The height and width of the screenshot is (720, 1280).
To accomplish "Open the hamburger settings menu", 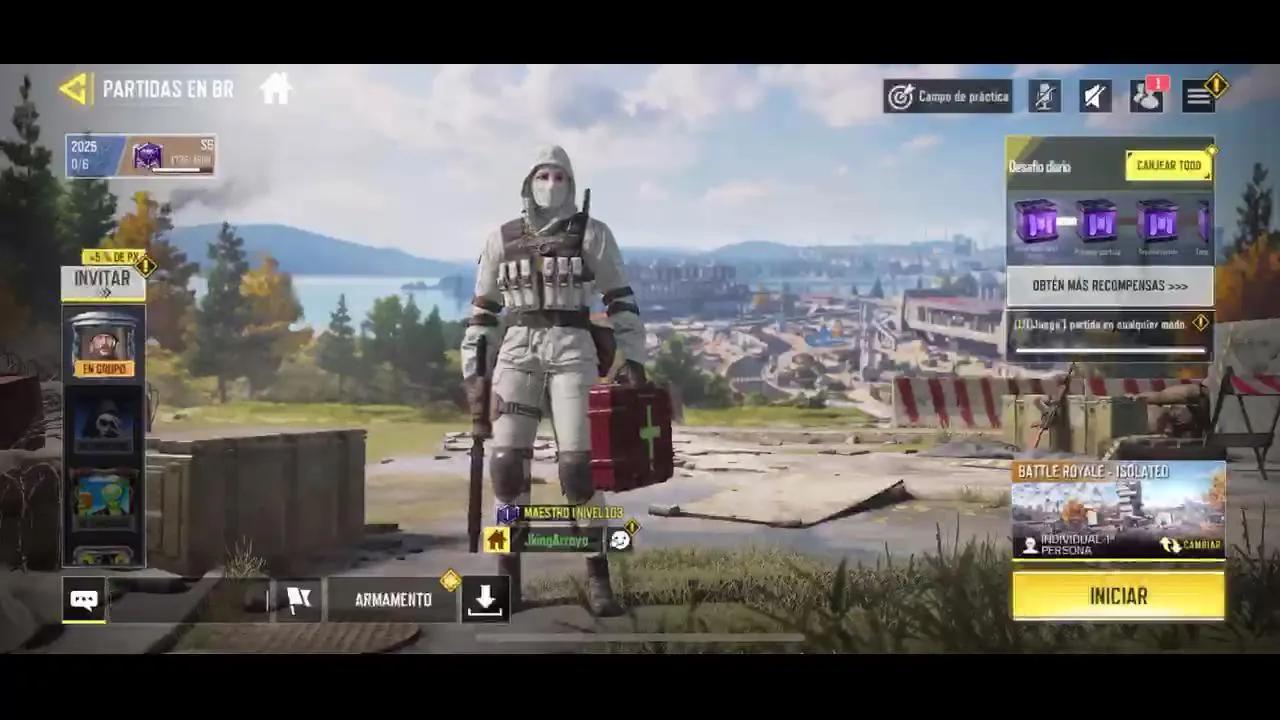I will (x=1199, y=96).
